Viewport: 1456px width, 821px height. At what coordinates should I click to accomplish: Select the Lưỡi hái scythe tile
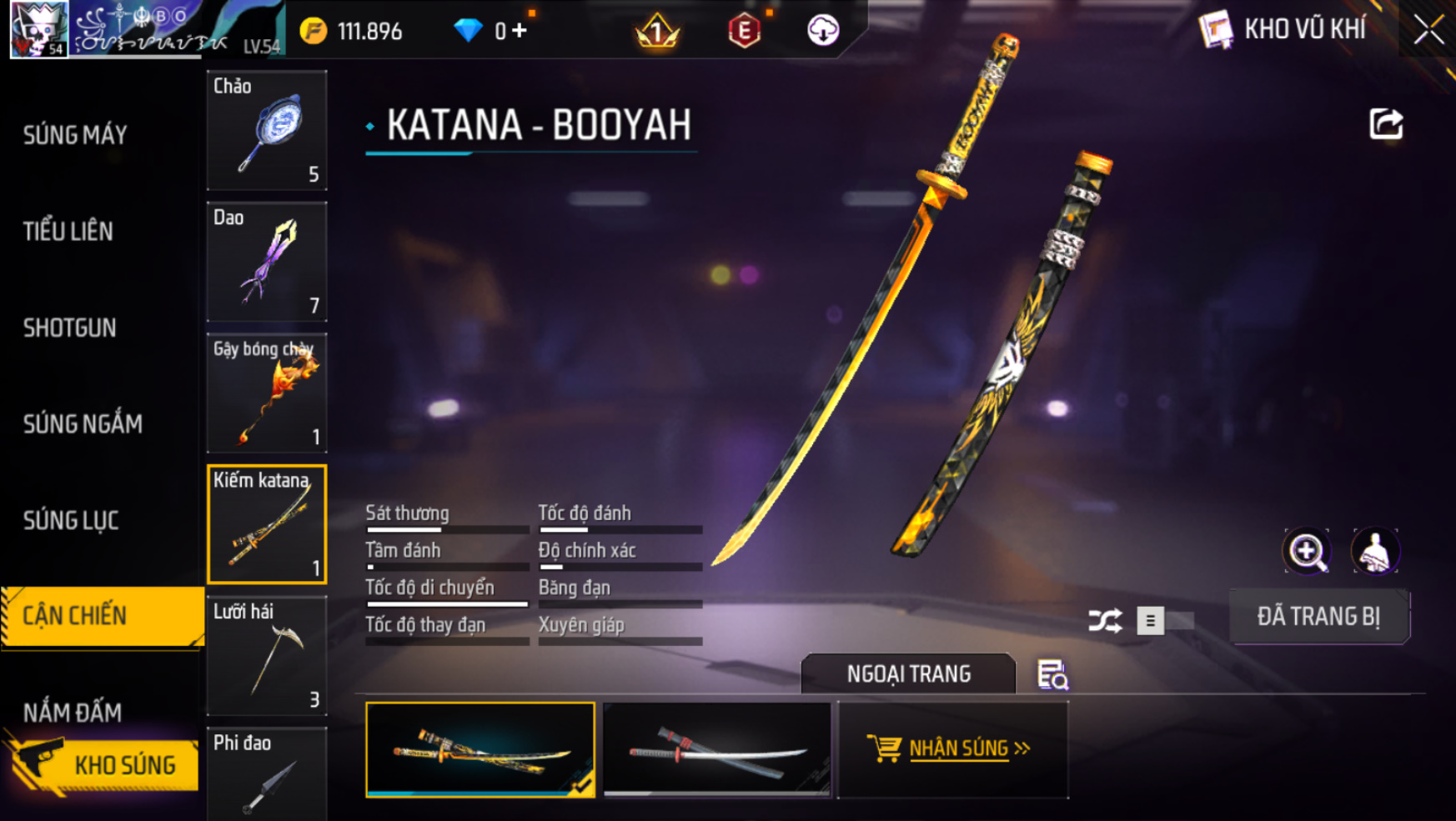point(267,655)
